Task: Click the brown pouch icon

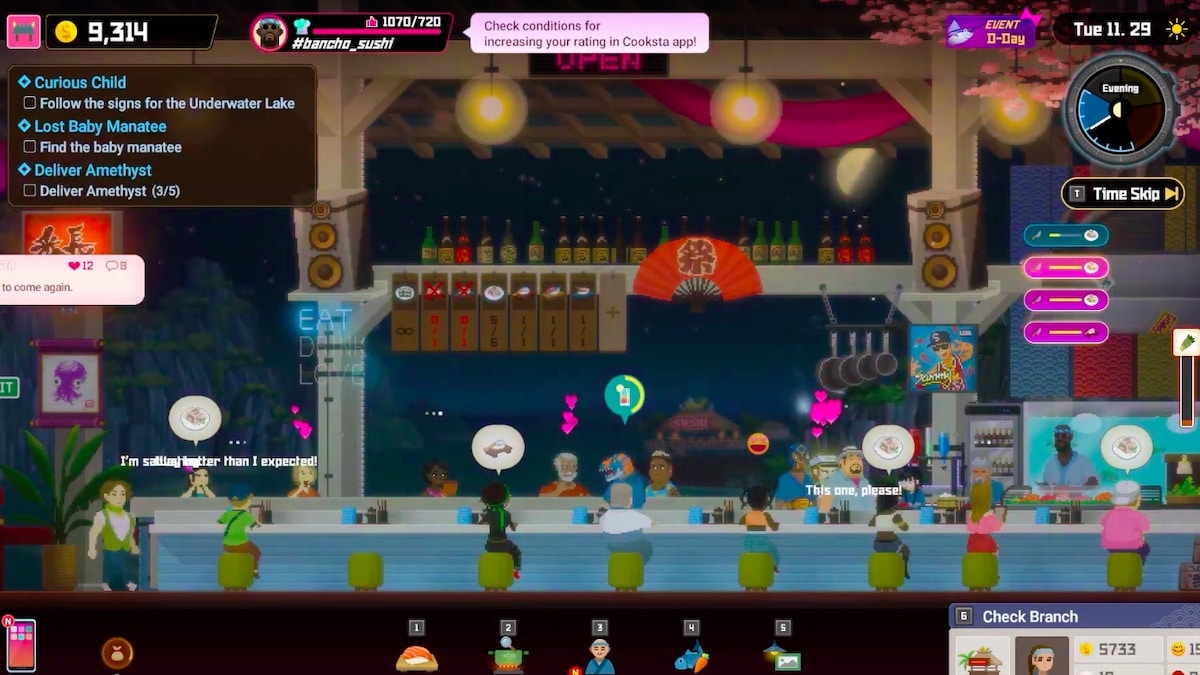Action: (x=117, y=653)
